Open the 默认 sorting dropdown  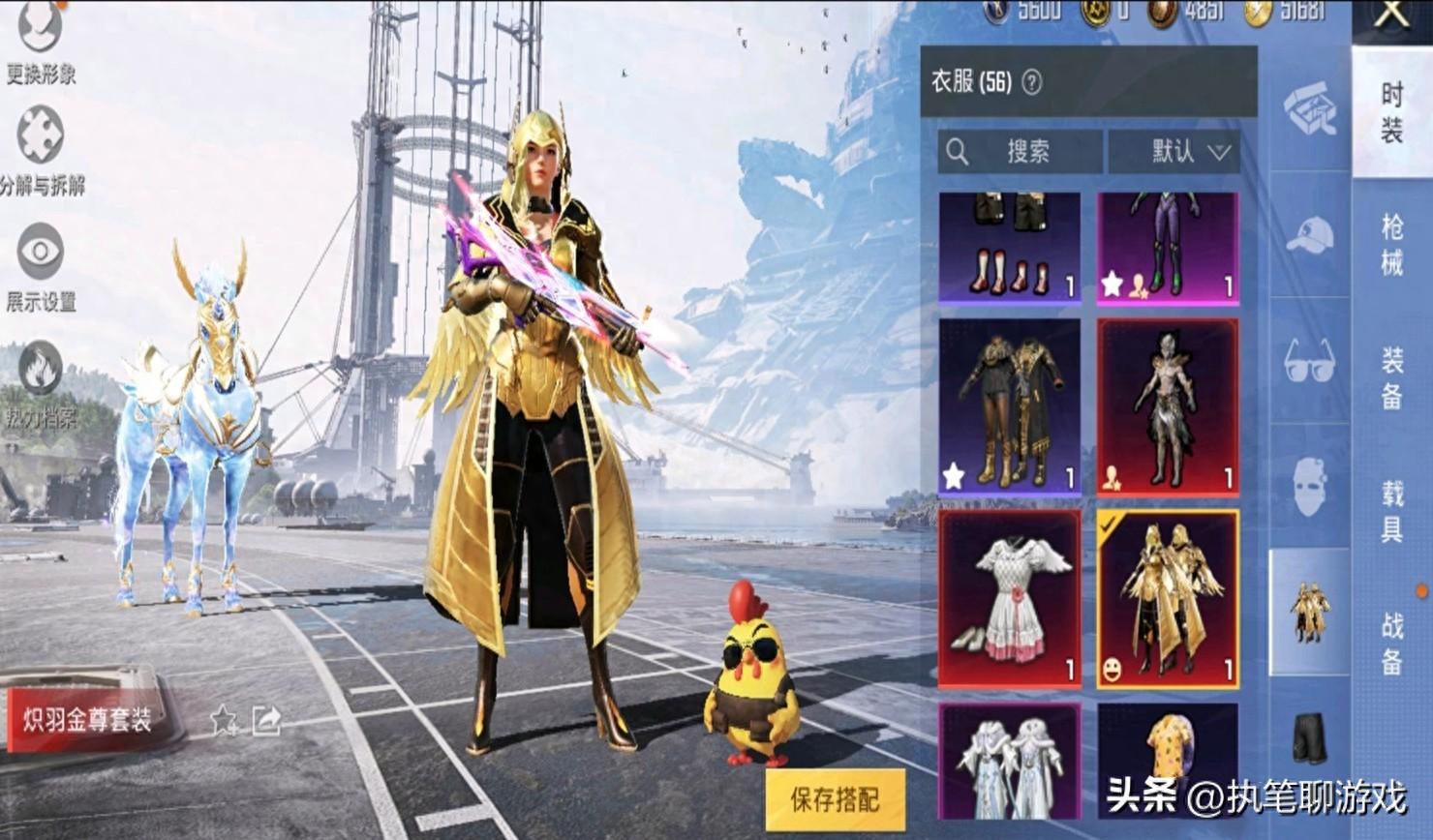click(1174, 152)
